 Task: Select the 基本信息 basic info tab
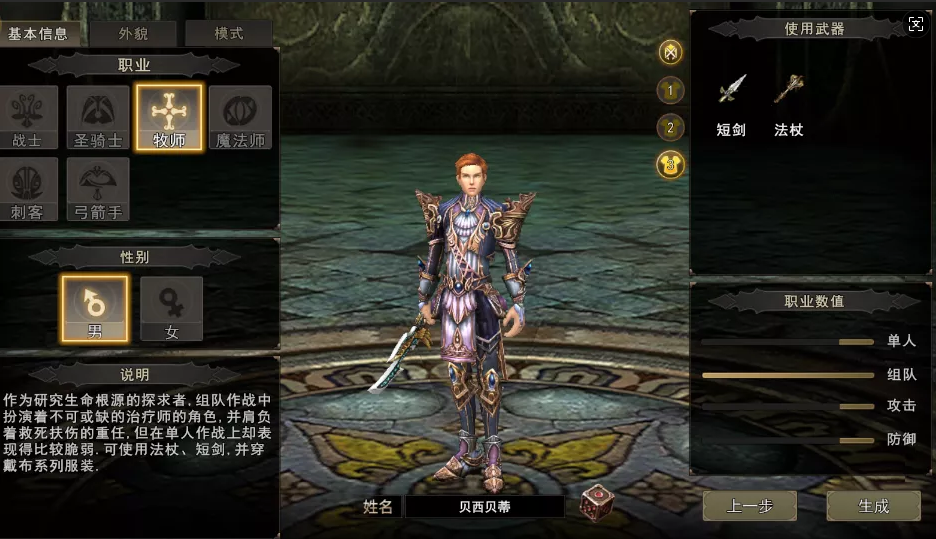point(38,33)
